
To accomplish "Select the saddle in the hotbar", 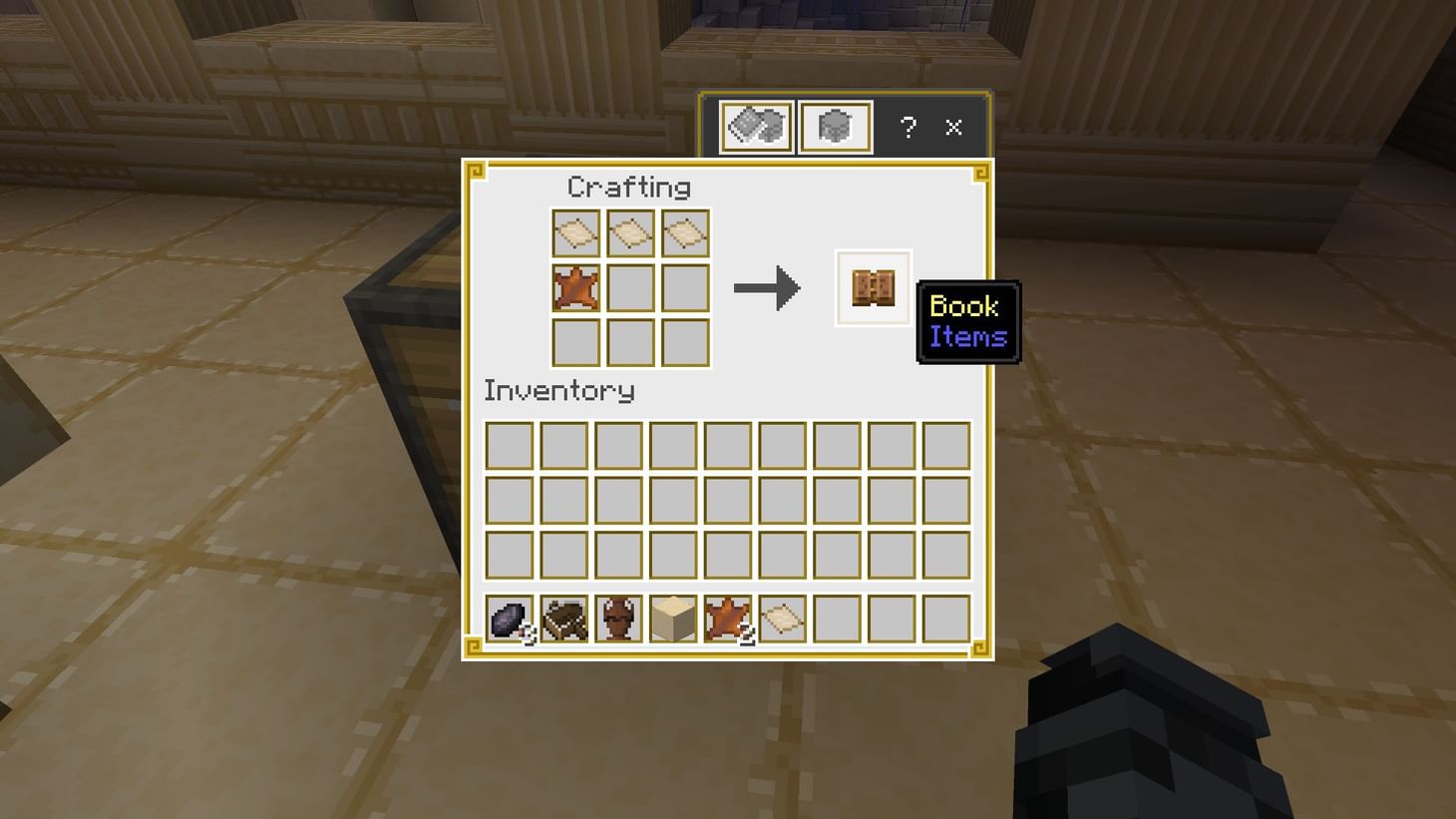I will (563, 618).
